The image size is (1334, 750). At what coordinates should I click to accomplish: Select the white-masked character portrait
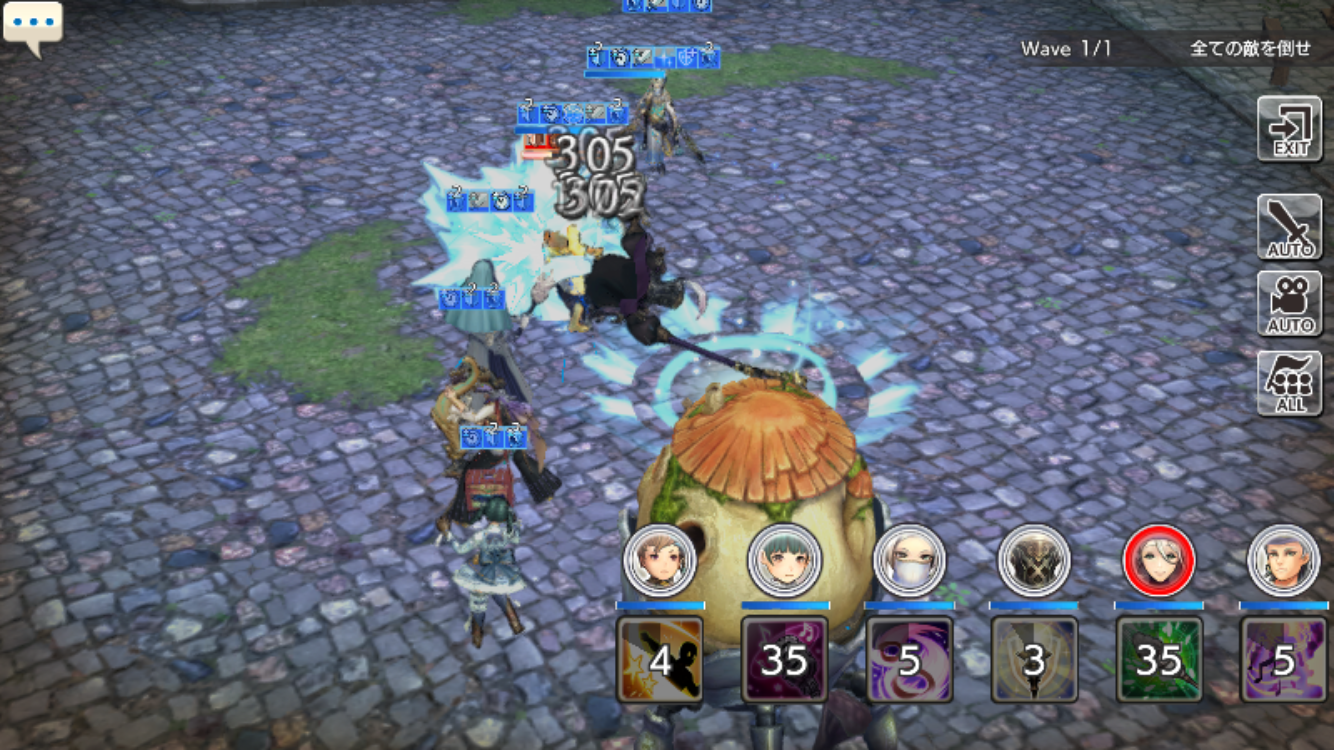click(x=910, y=560)
